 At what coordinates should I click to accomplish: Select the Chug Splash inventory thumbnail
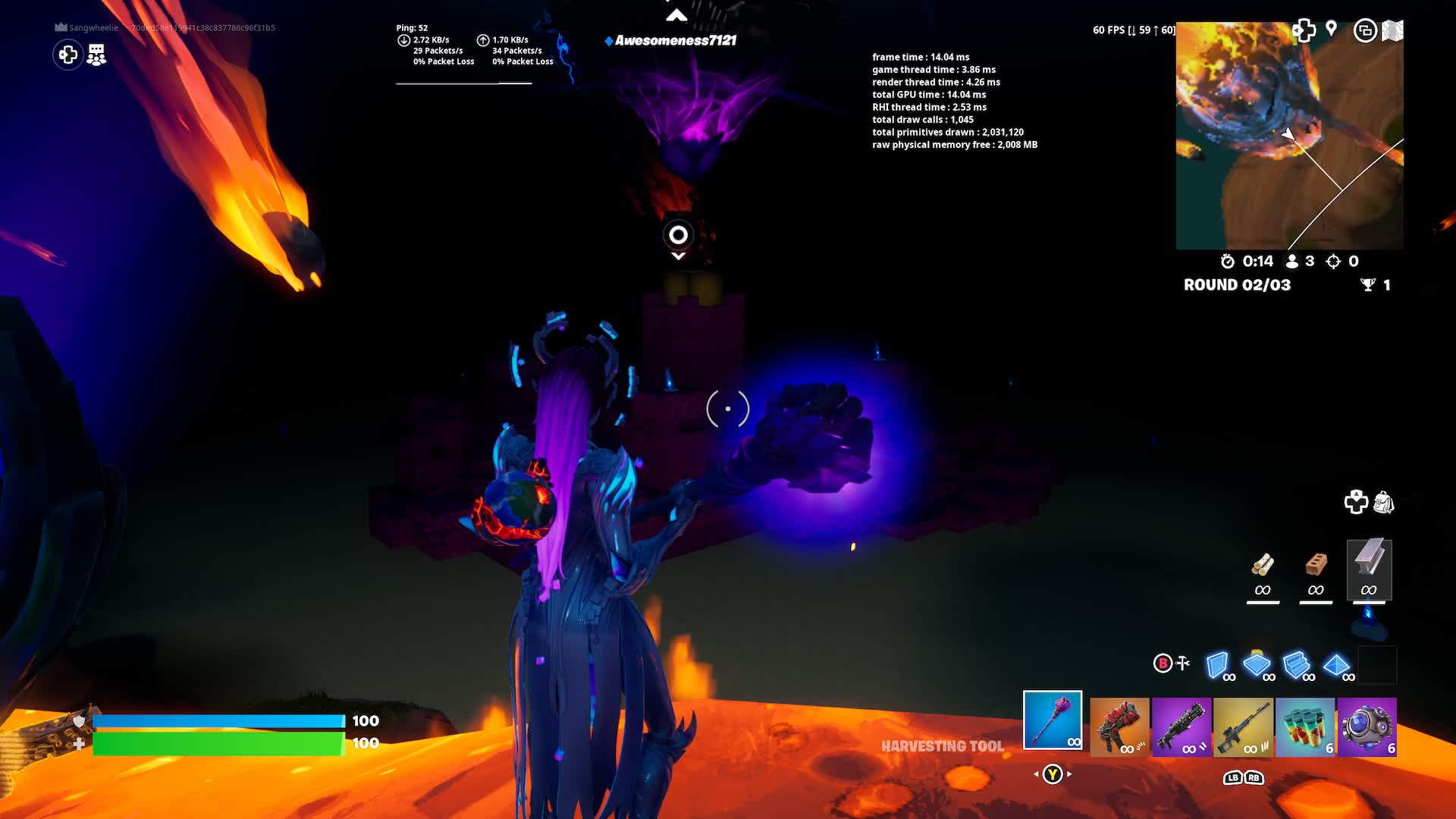[x=1307, y=728]
